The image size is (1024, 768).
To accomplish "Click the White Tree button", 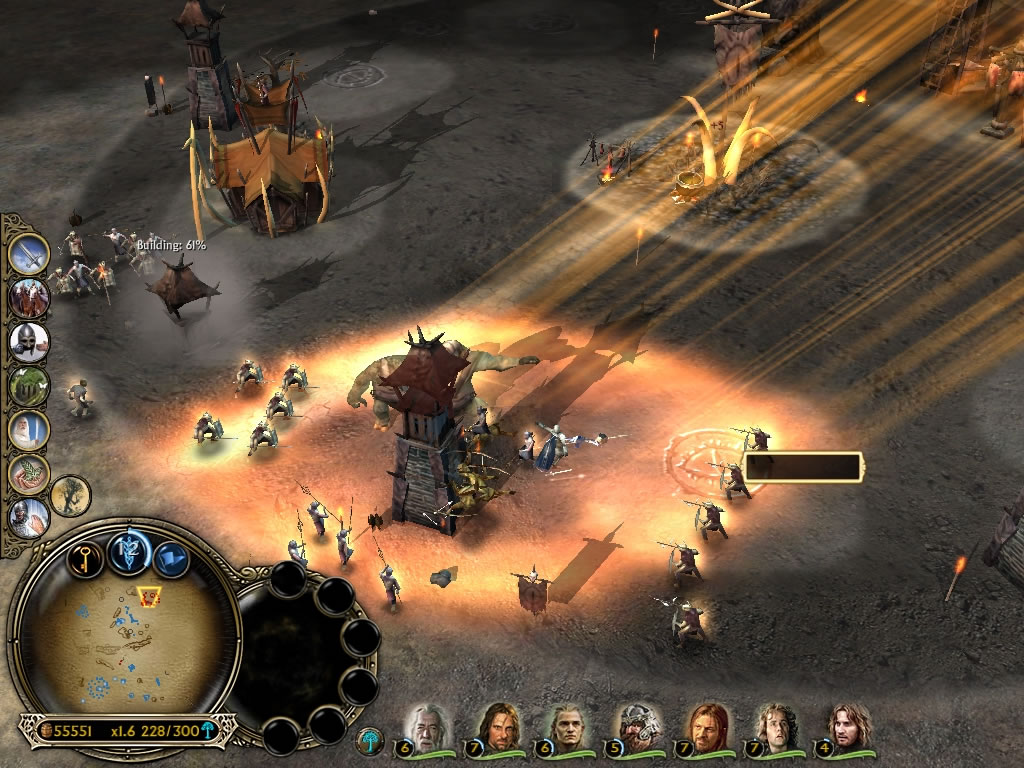I will (x=370, y=741).
